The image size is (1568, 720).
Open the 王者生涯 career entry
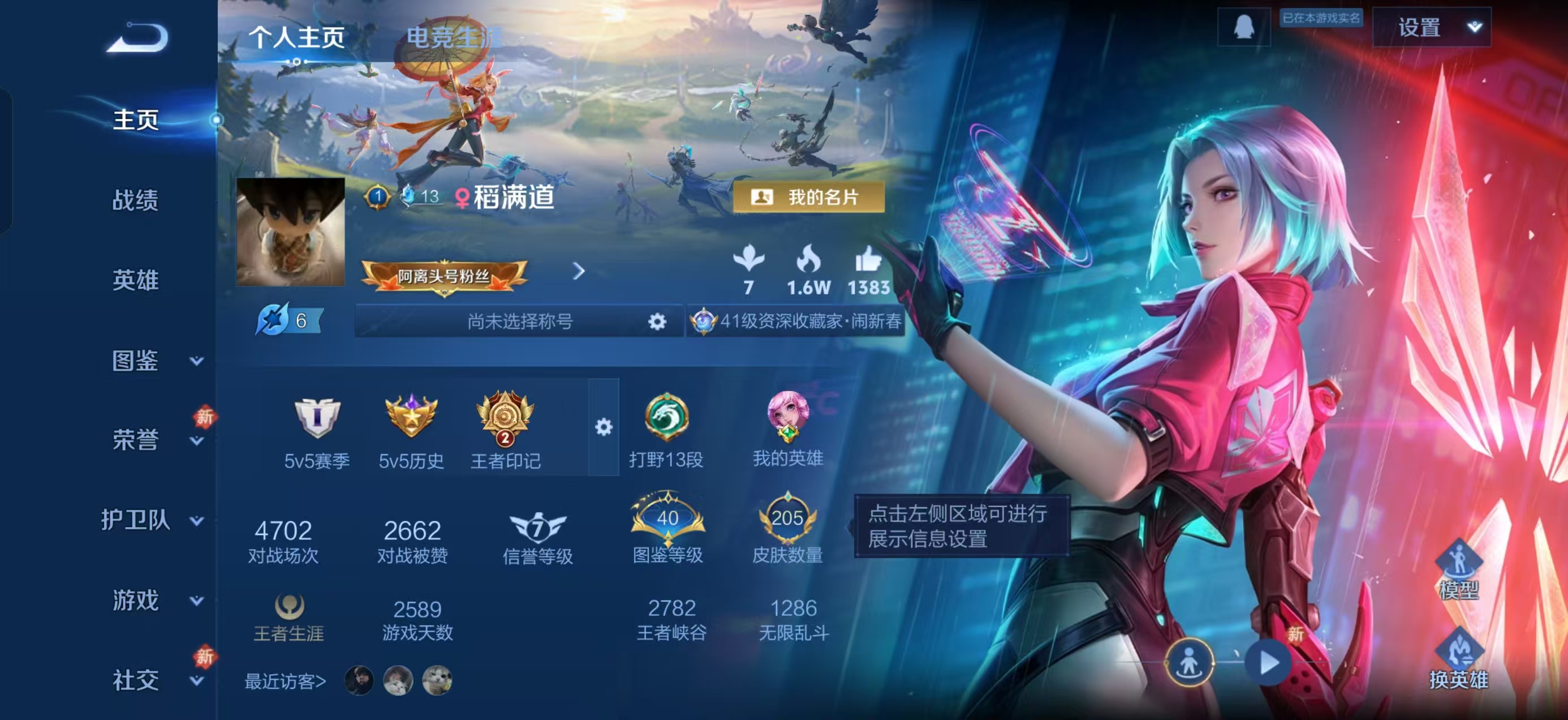288,618
